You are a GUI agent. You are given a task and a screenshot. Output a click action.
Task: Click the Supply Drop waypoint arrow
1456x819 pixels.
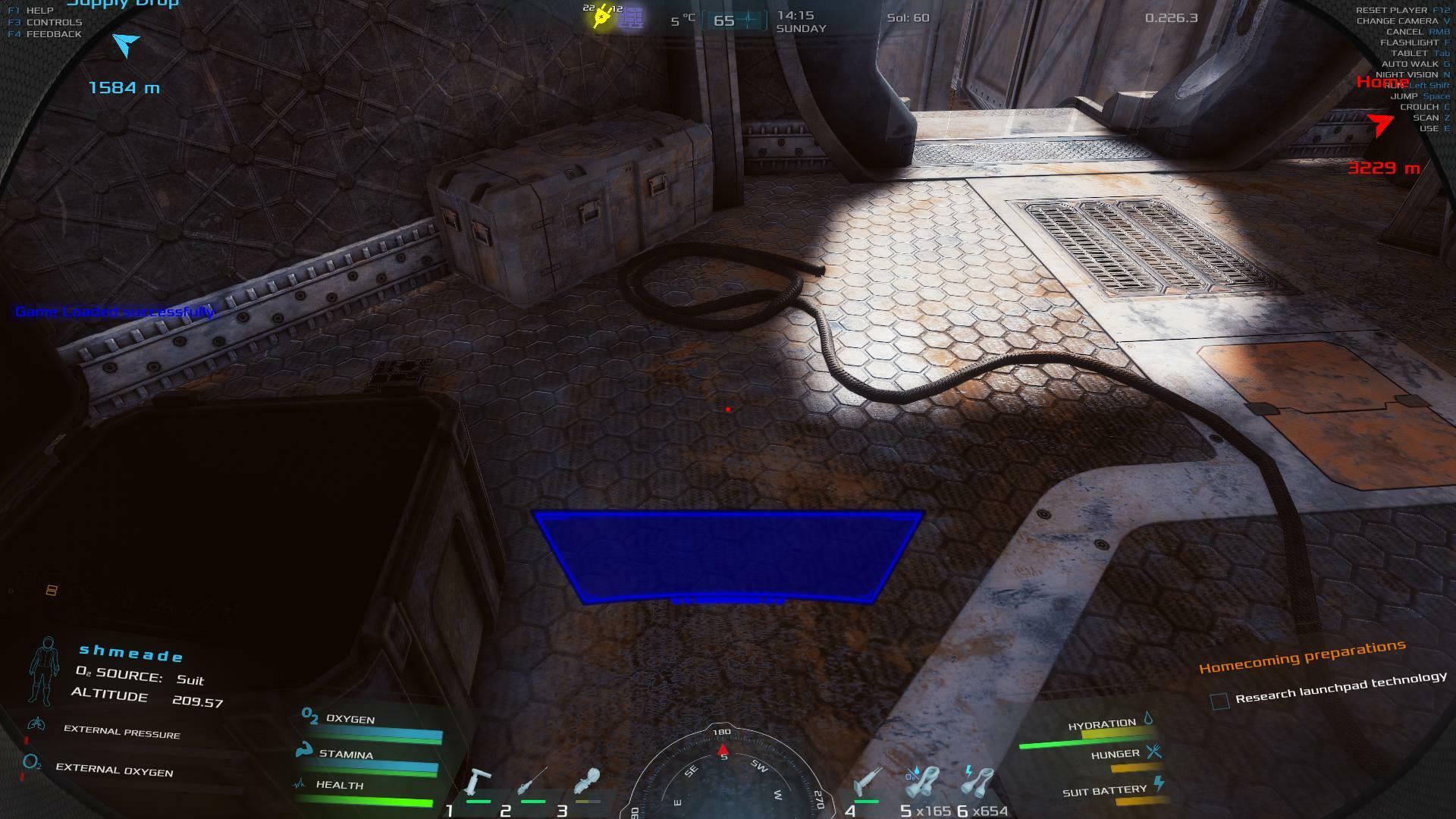click(x=126, y=45)
